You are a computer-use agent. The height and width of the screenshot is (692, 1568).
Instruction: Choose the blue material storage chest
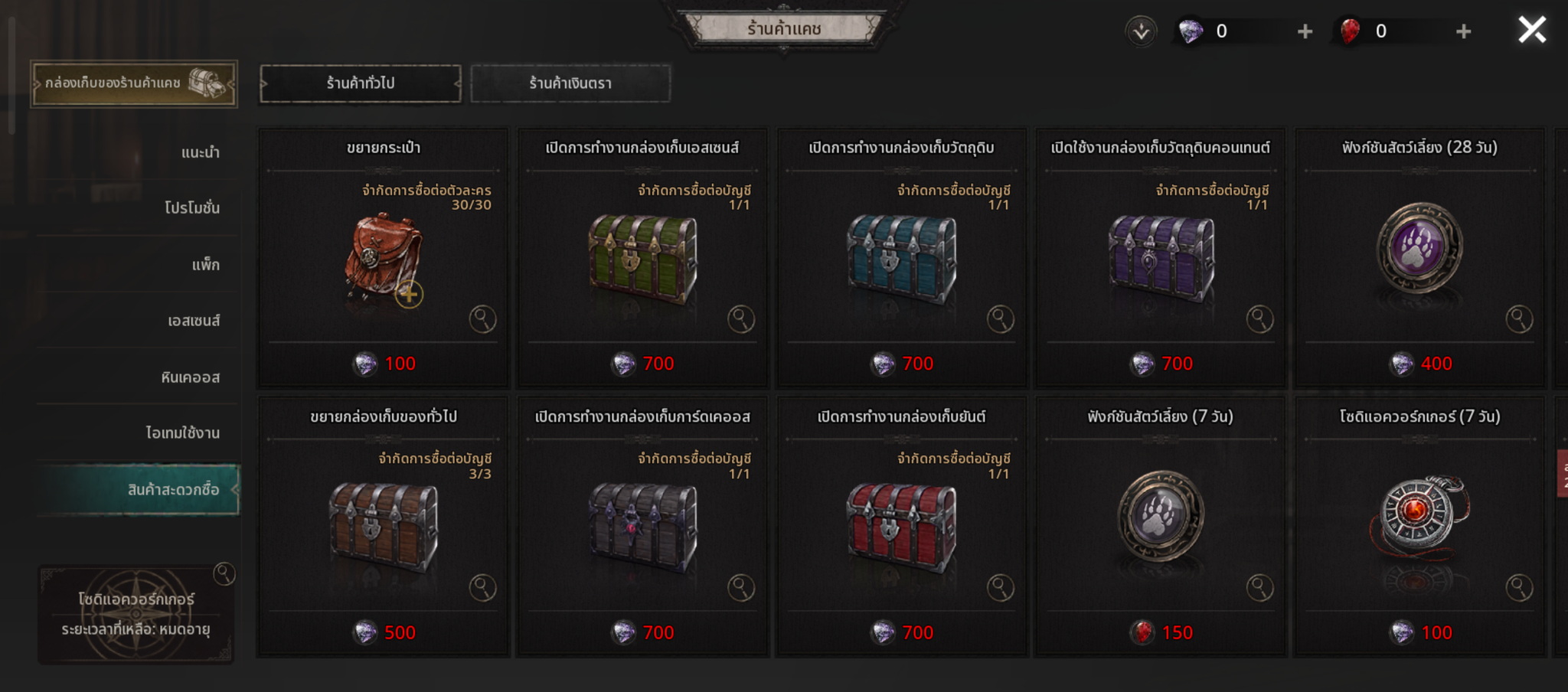click(x=901, y=259)
